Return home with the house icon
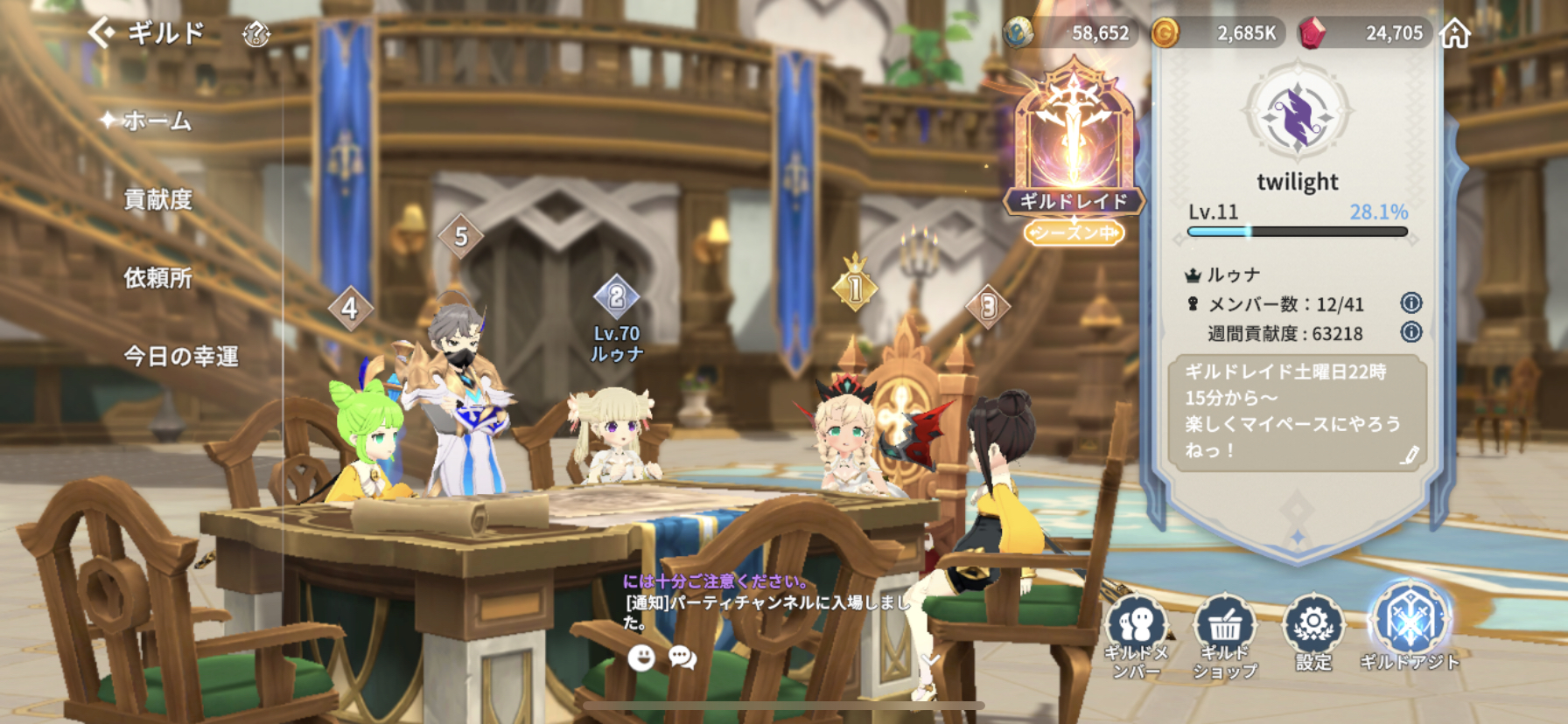Viewport: 1568px width, 724px height. [x=1455, y=33]
